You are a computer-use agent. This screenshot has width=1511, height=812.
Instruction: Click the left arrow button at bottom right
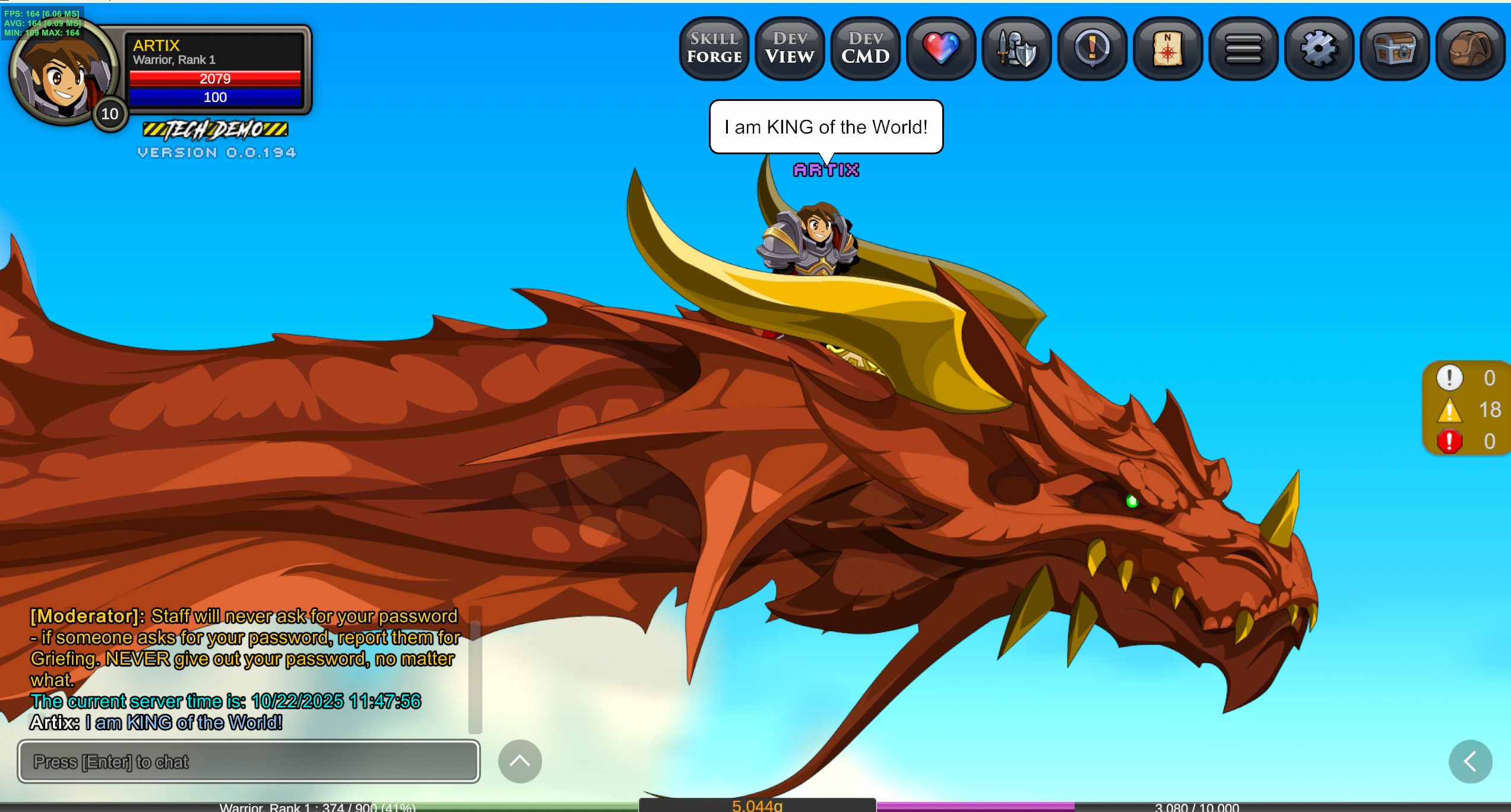click(x=1470, y=762)
